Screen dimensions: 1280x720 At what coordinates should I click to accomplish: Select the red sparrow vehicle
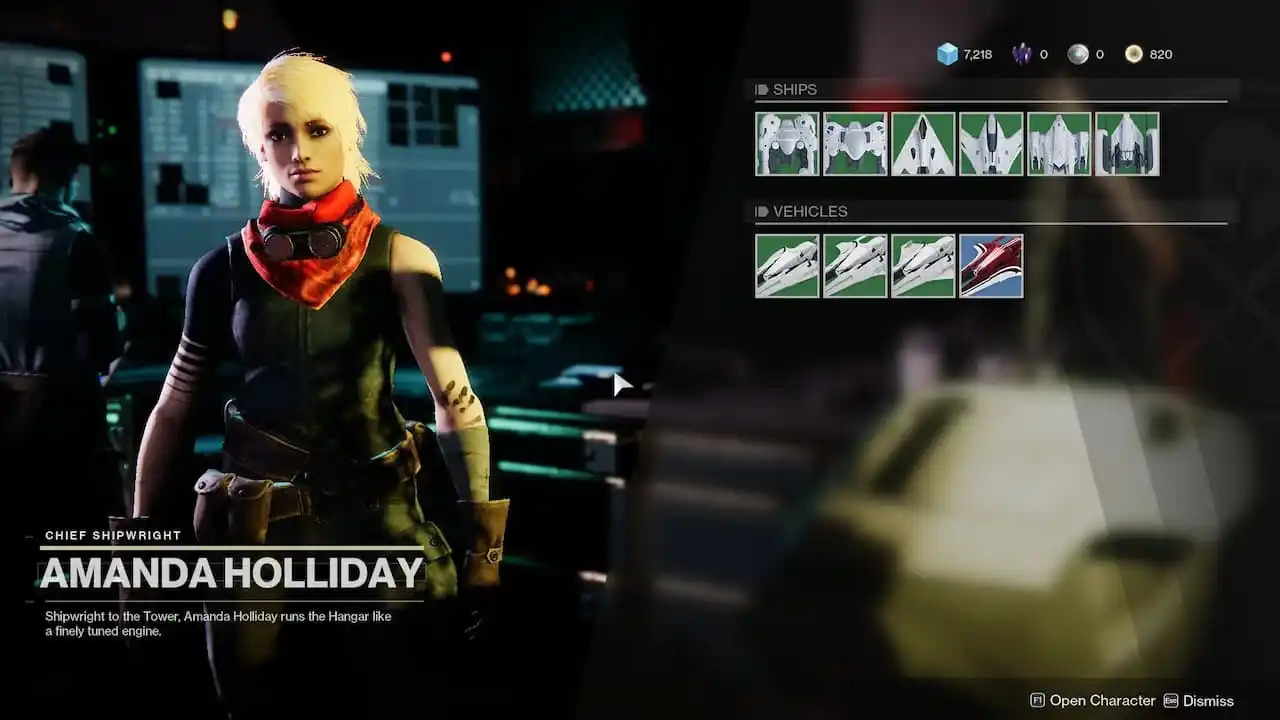990,265
